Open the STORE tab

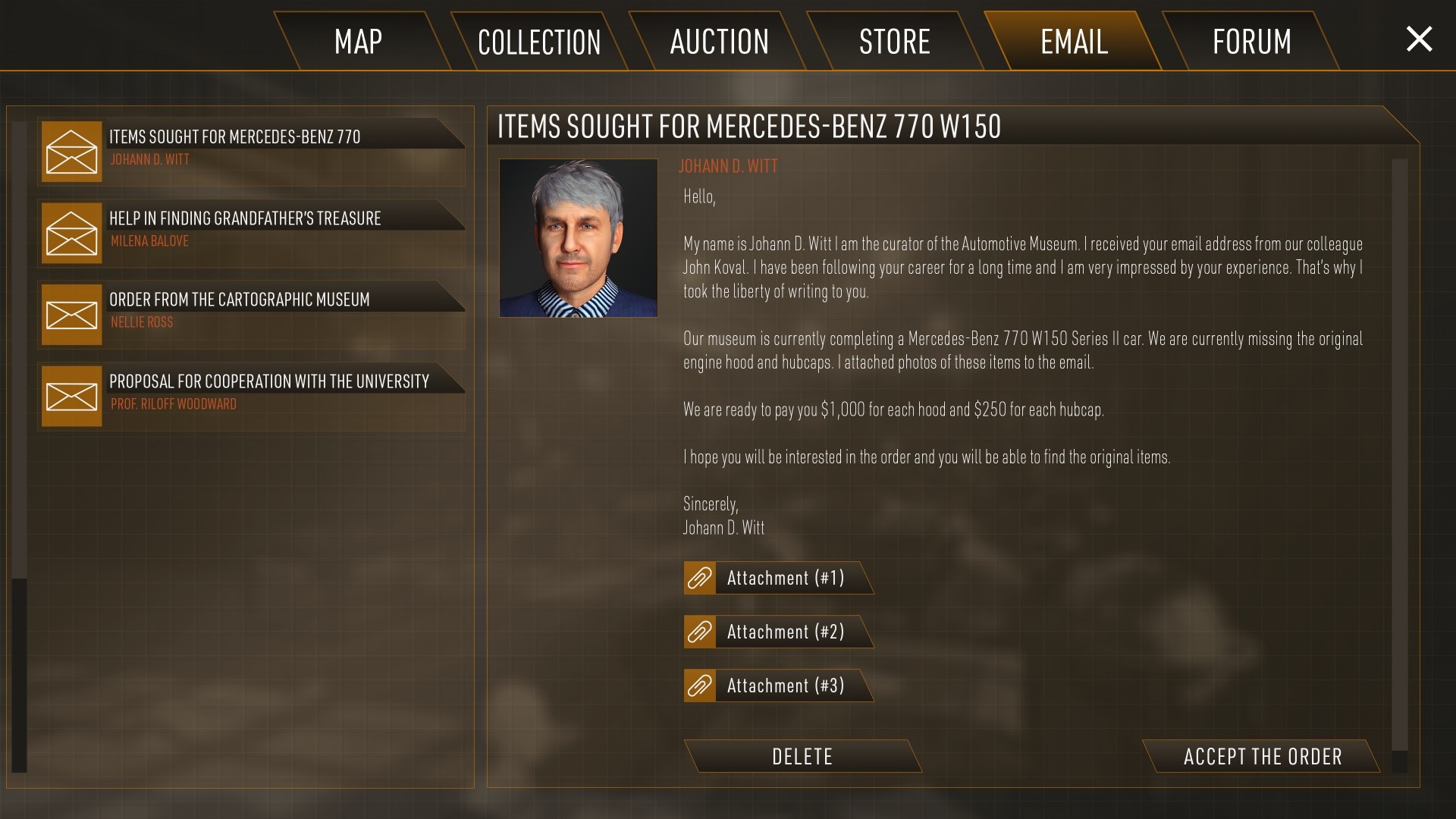896,42
